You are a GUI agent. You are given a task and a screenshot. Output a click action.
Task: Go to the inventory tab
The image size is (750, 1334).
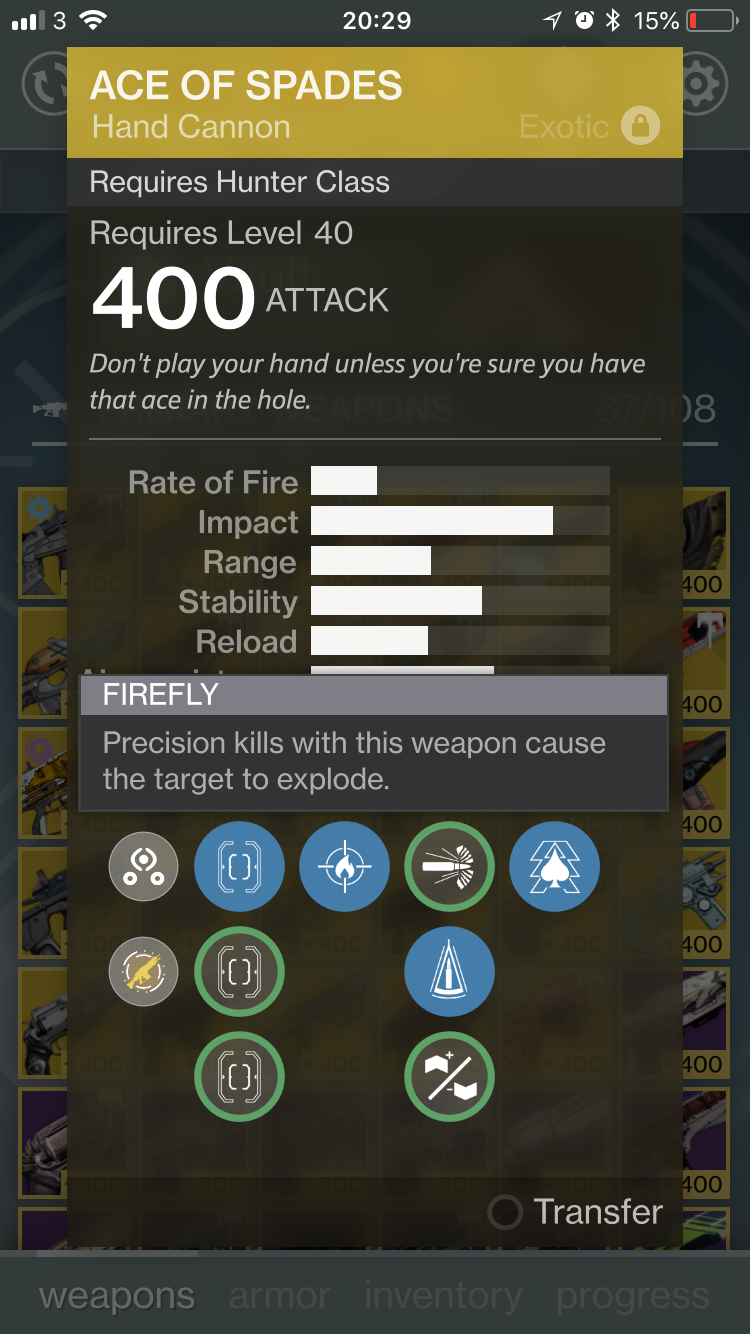443,1296
